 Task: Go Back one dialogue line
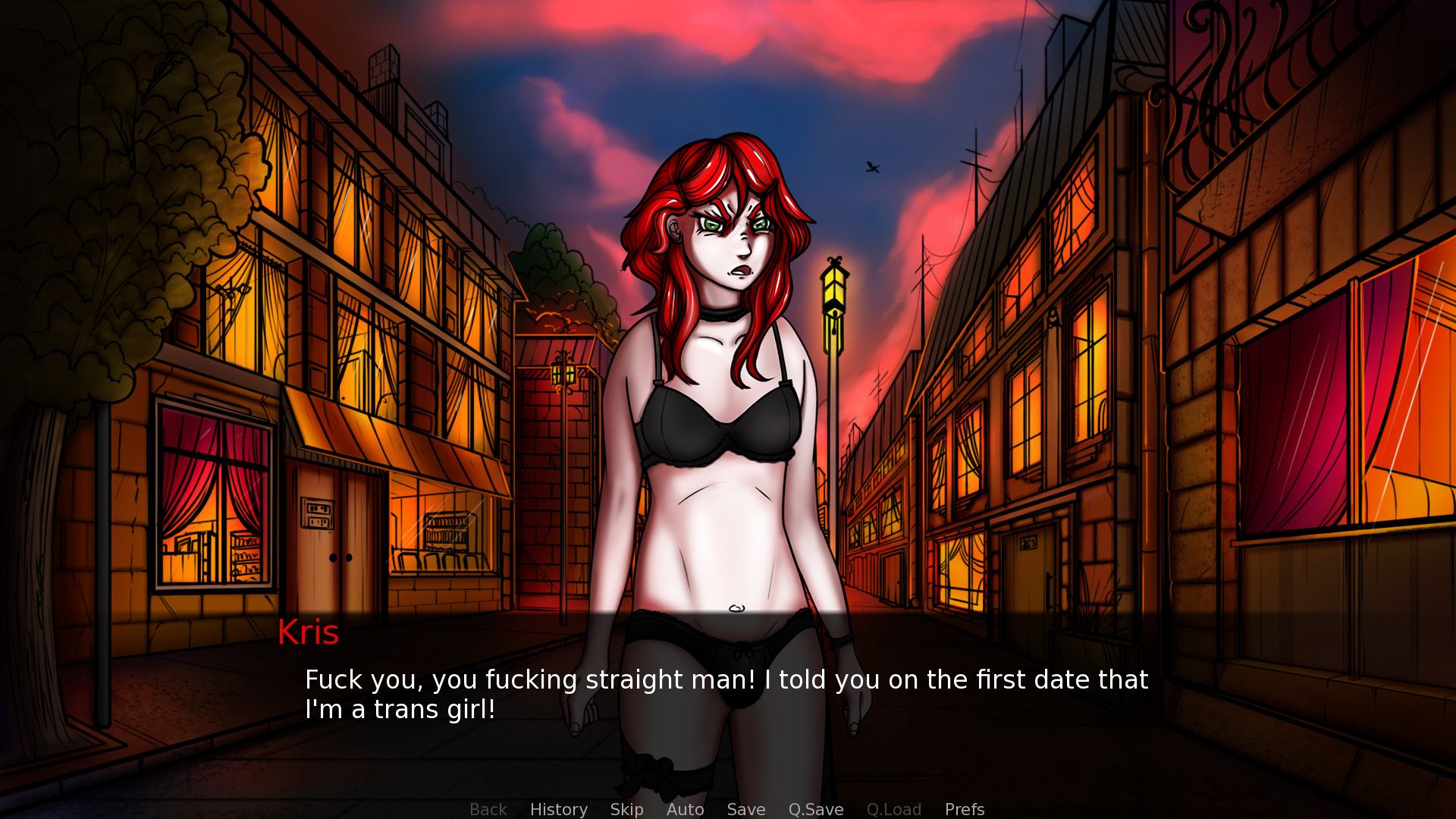tap(488, 809)
